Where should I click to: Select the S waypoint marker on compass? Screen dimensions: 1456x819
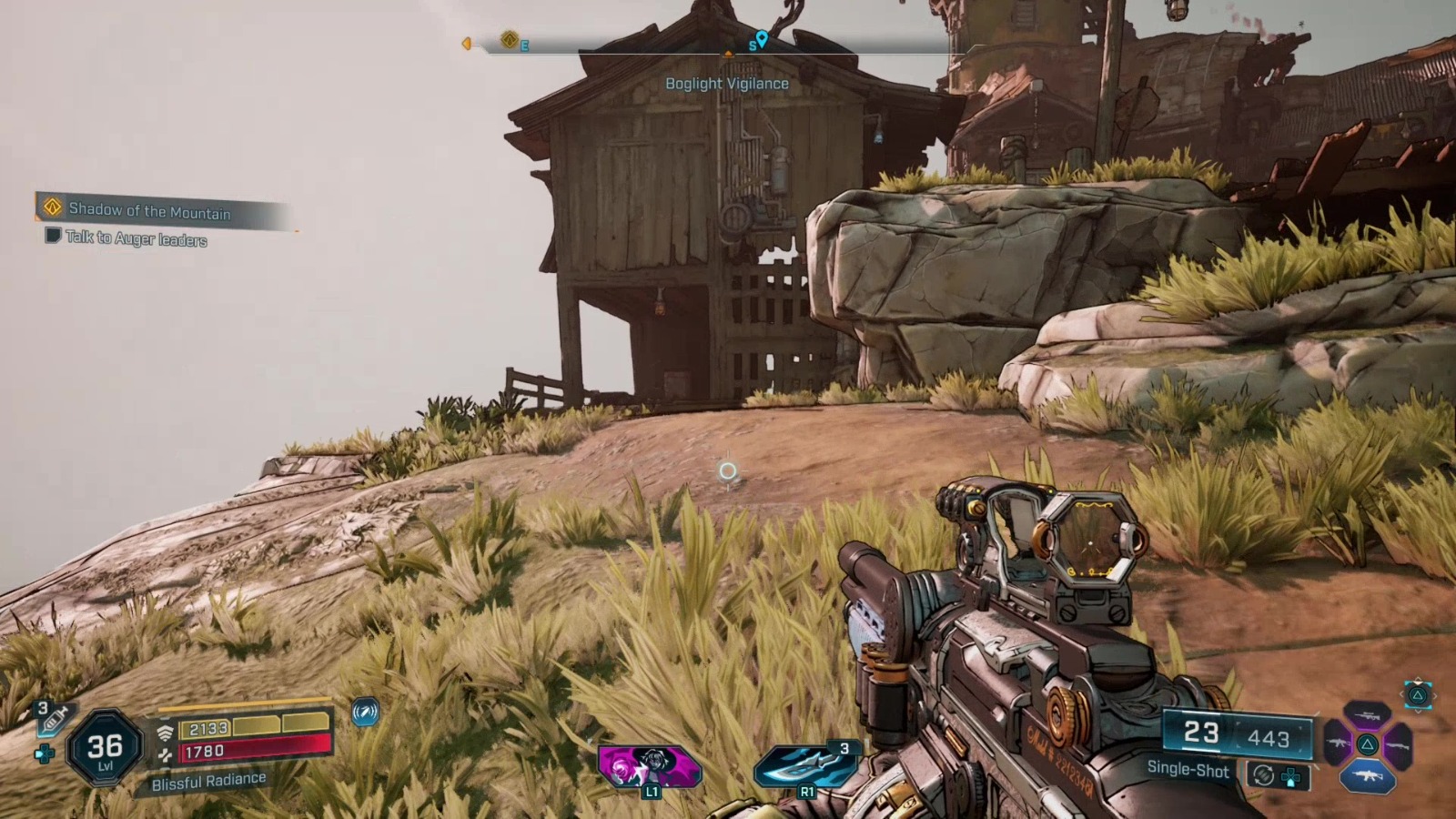pos(761,40)
